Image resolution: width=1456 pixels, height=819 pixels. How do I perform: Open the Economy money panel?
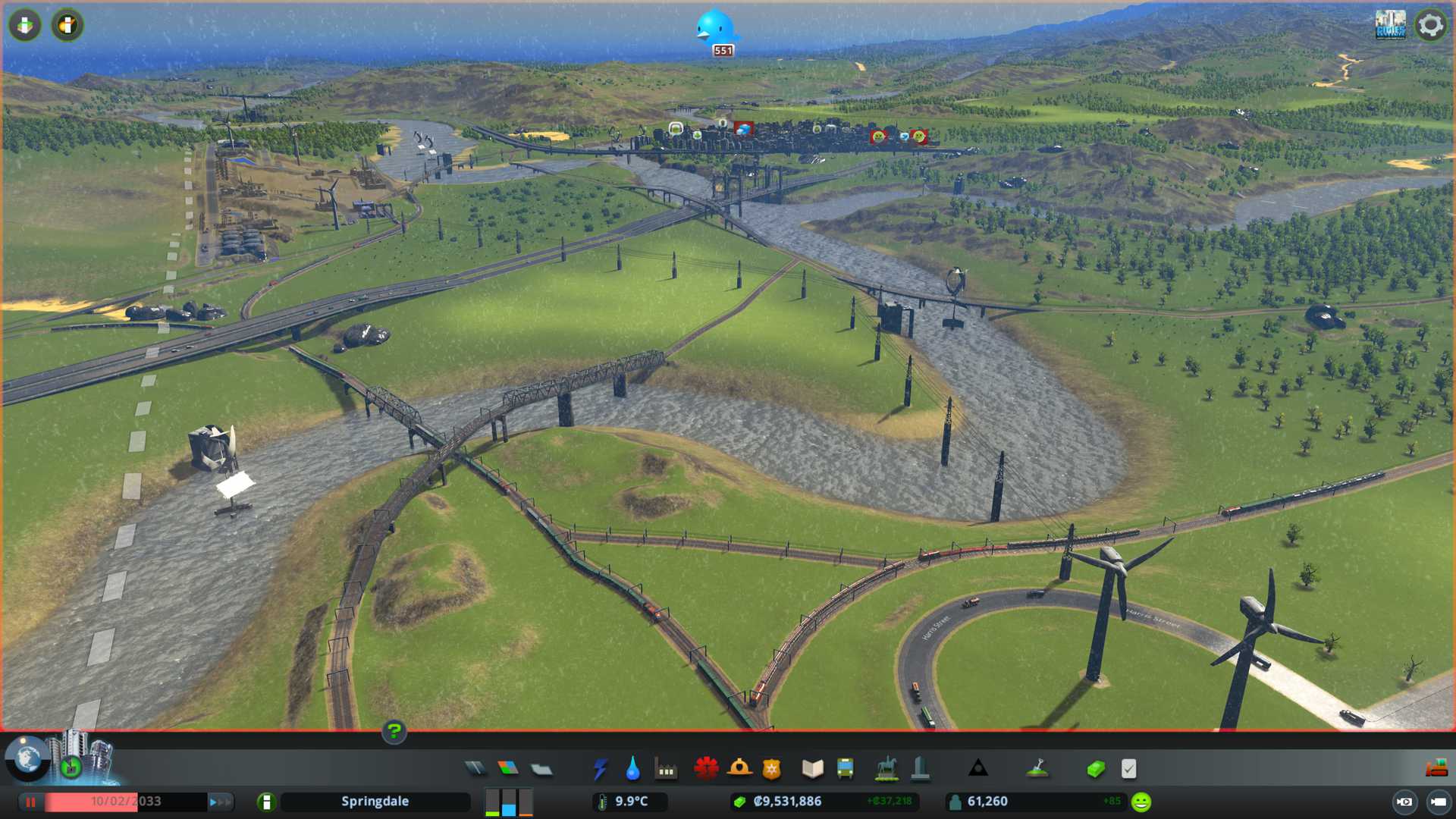pos(1095,769)
